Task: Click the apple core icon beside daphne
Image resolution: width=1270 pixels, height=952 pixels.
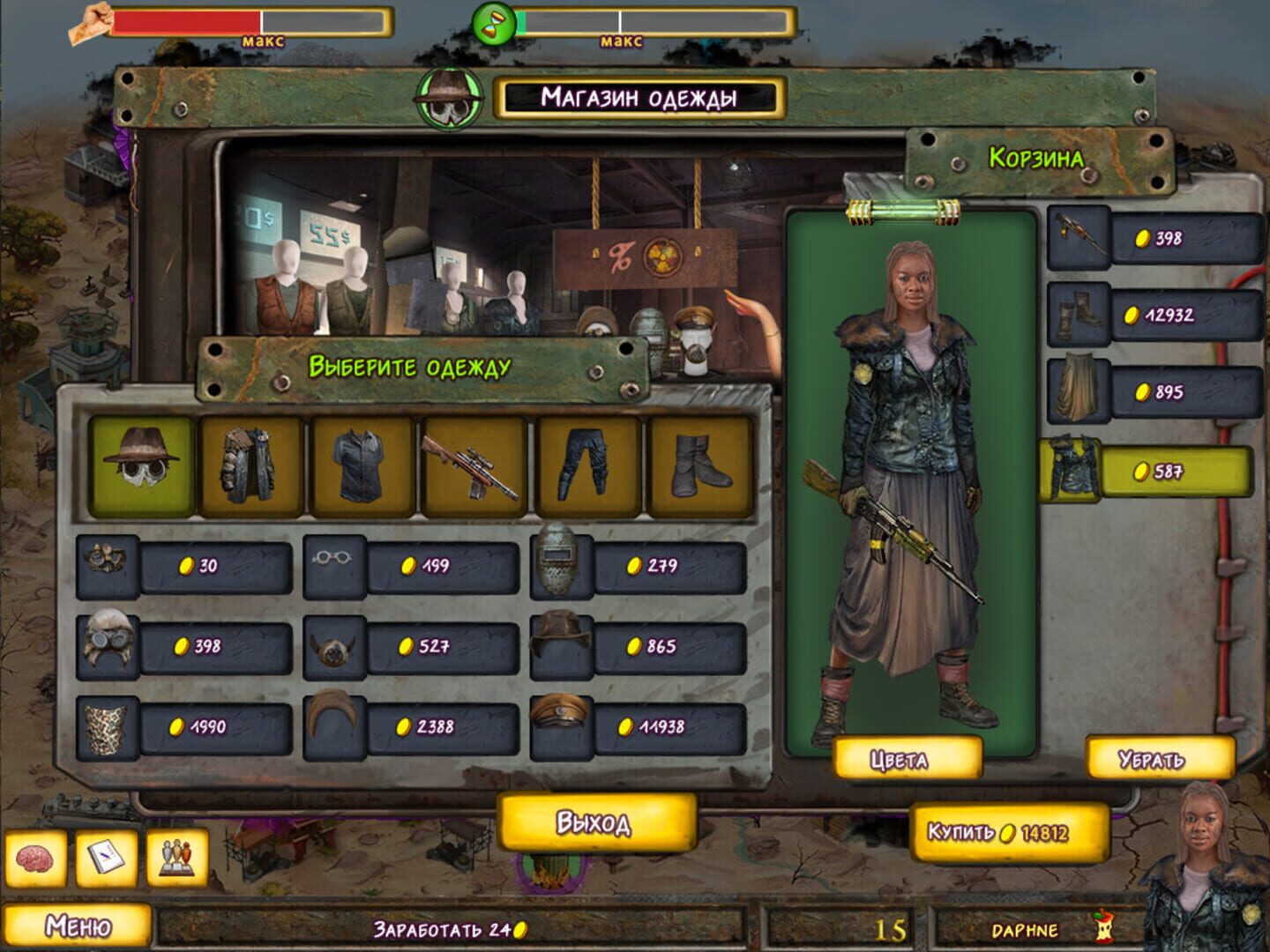Action: [1104, 926]
